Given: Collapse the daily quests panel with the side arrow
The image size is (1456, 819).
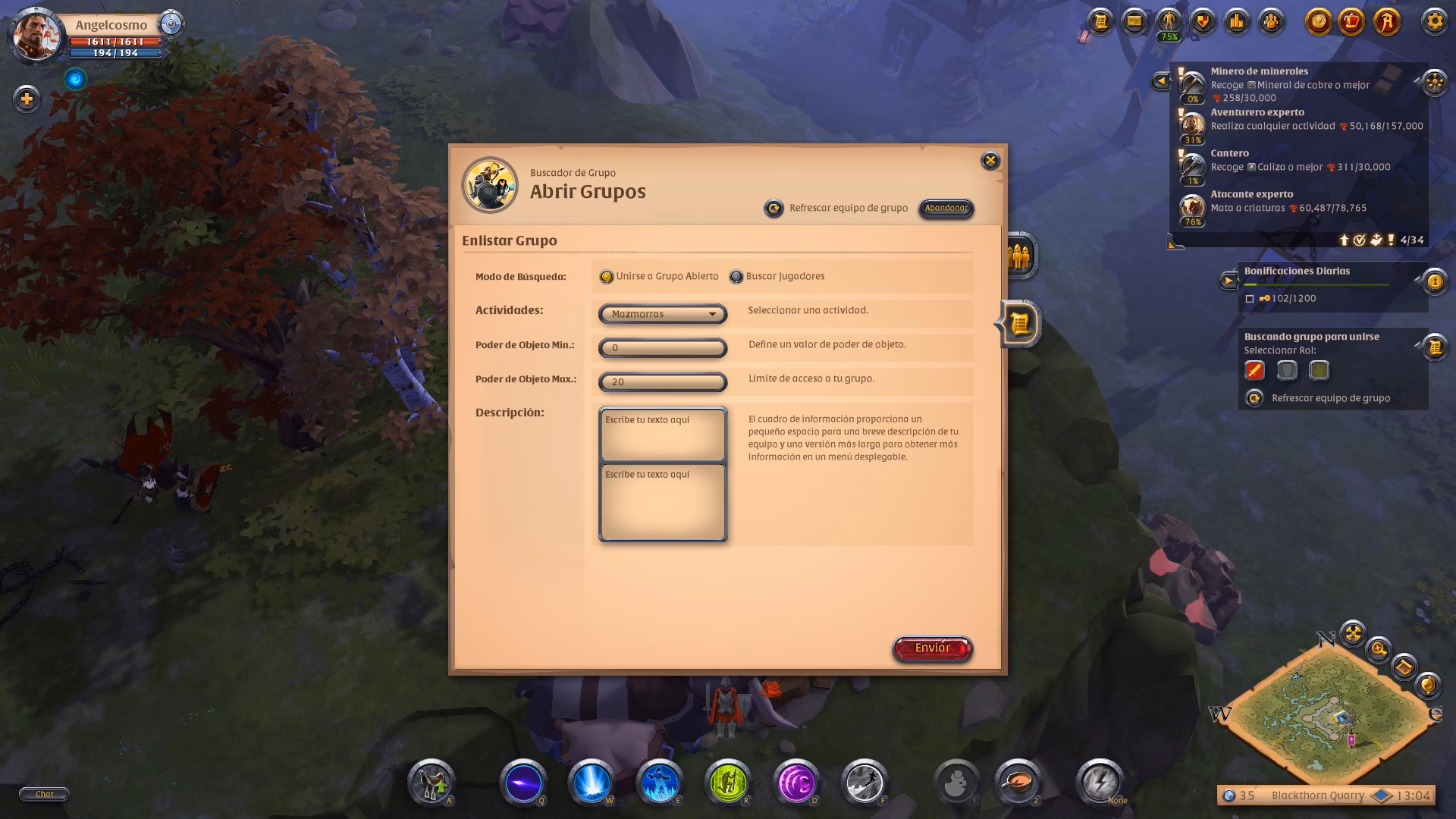Looking at the screenshot, I should (1161, 80).
